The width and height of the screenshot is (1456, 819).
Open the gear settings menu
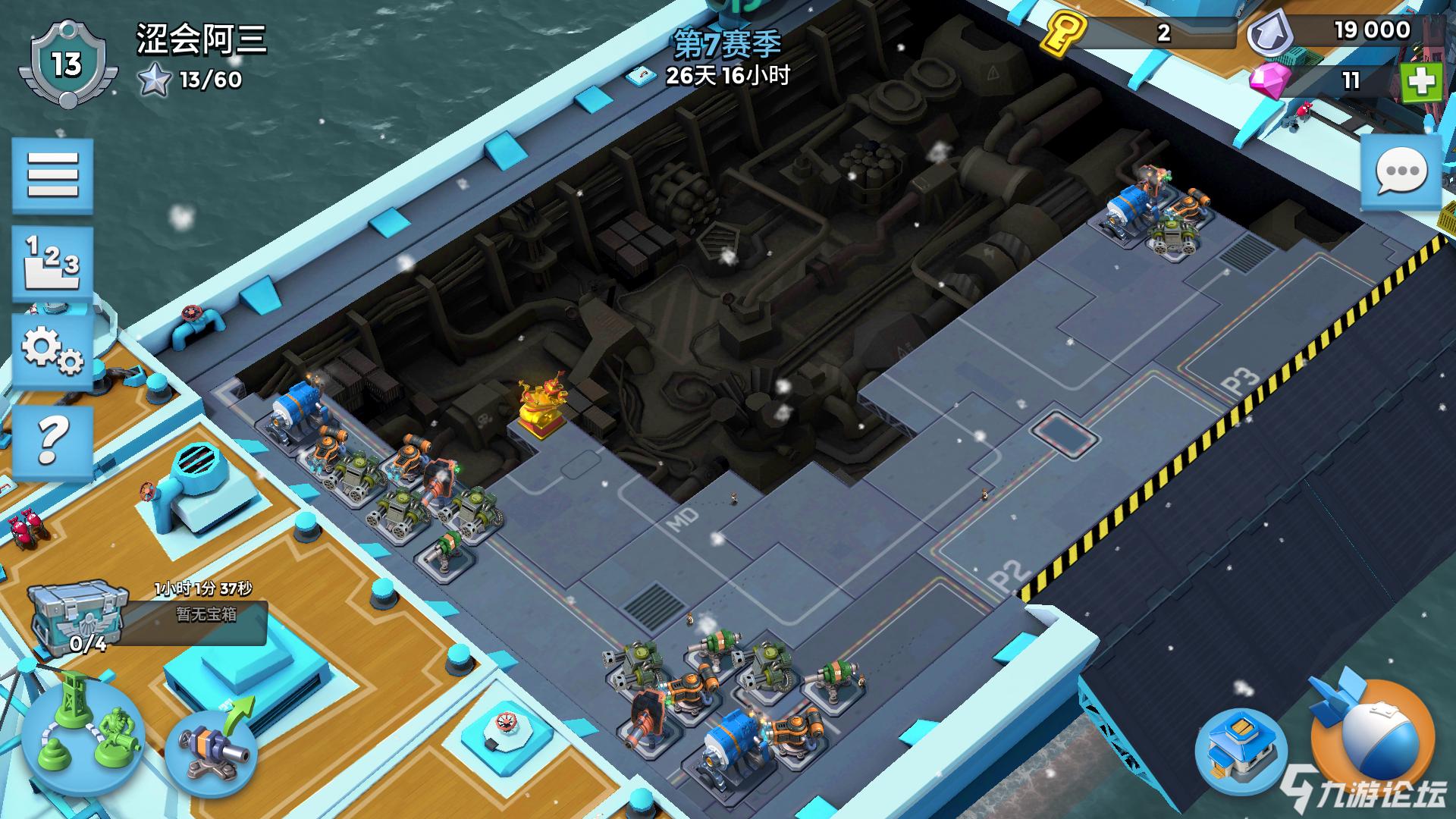52,352
